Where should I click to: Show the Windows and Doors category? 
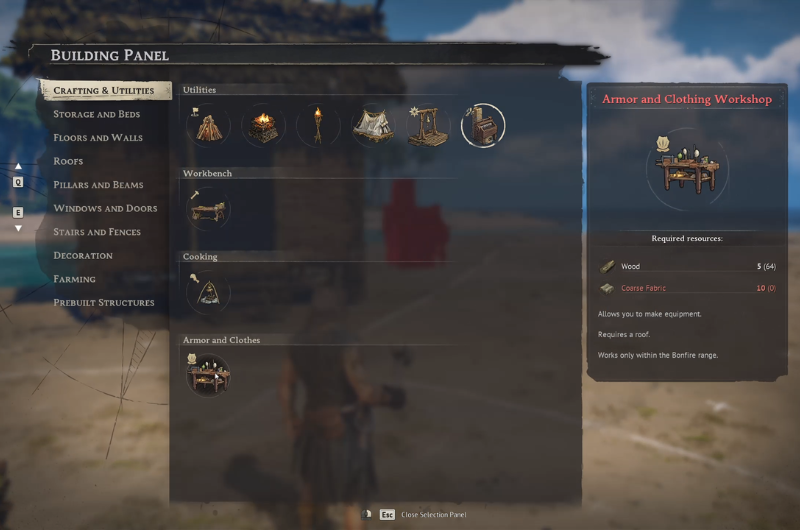pos(105,208)
